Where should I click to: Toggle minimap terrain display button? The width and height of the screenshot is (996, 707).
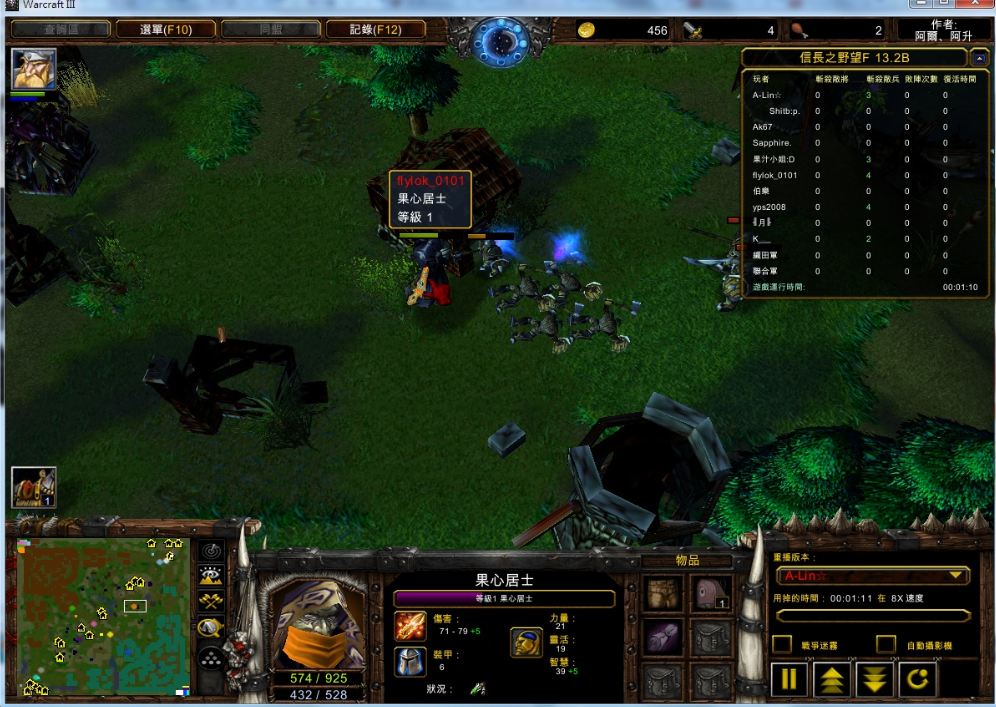point(211,575)
